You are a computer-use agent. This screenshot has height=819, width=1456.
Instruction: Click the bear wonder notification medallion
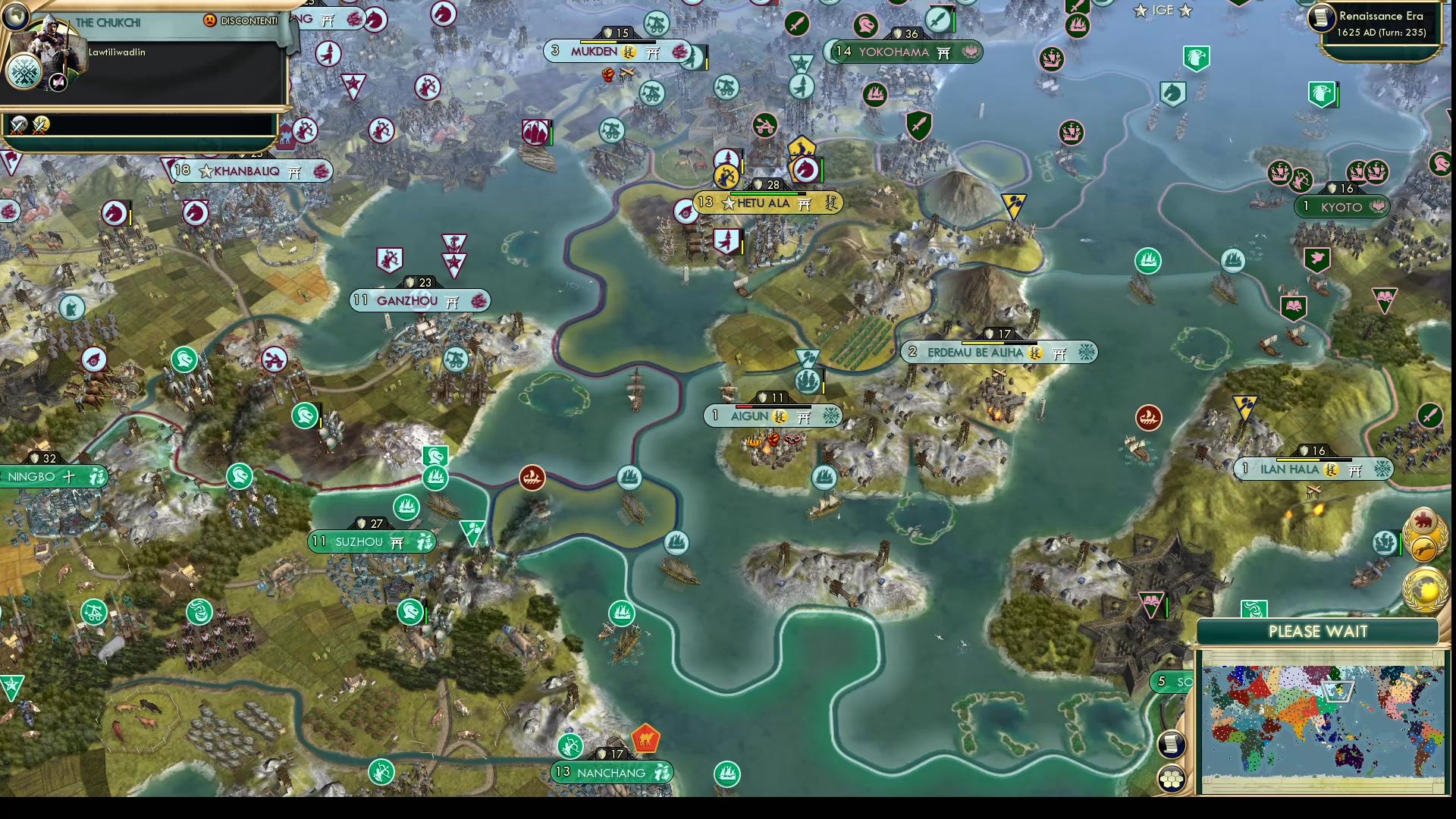pyautogui.click(x=1423, y=520)
